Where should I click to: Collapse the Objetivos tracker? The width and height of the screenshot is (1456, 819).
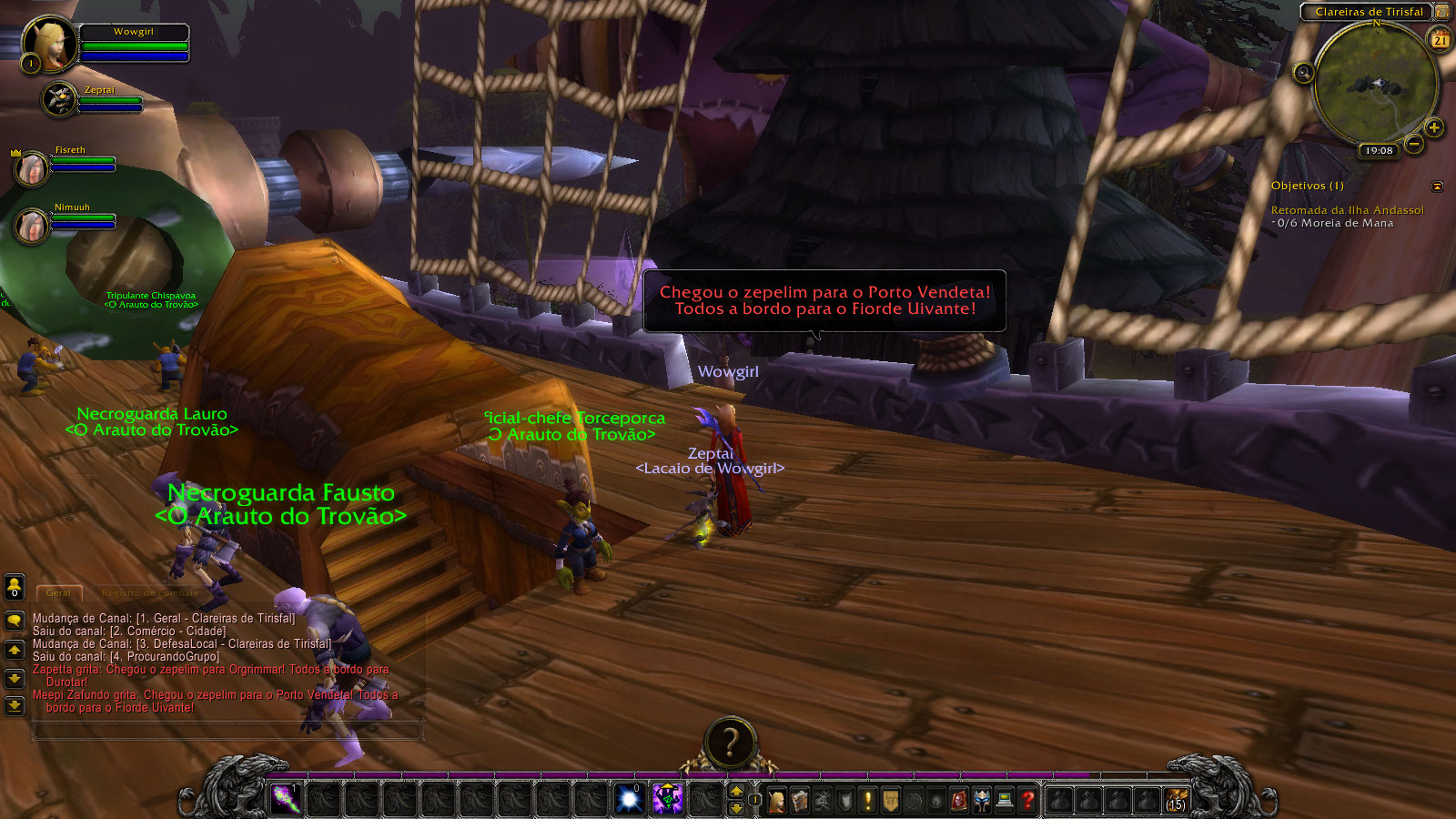(1437, 187)
